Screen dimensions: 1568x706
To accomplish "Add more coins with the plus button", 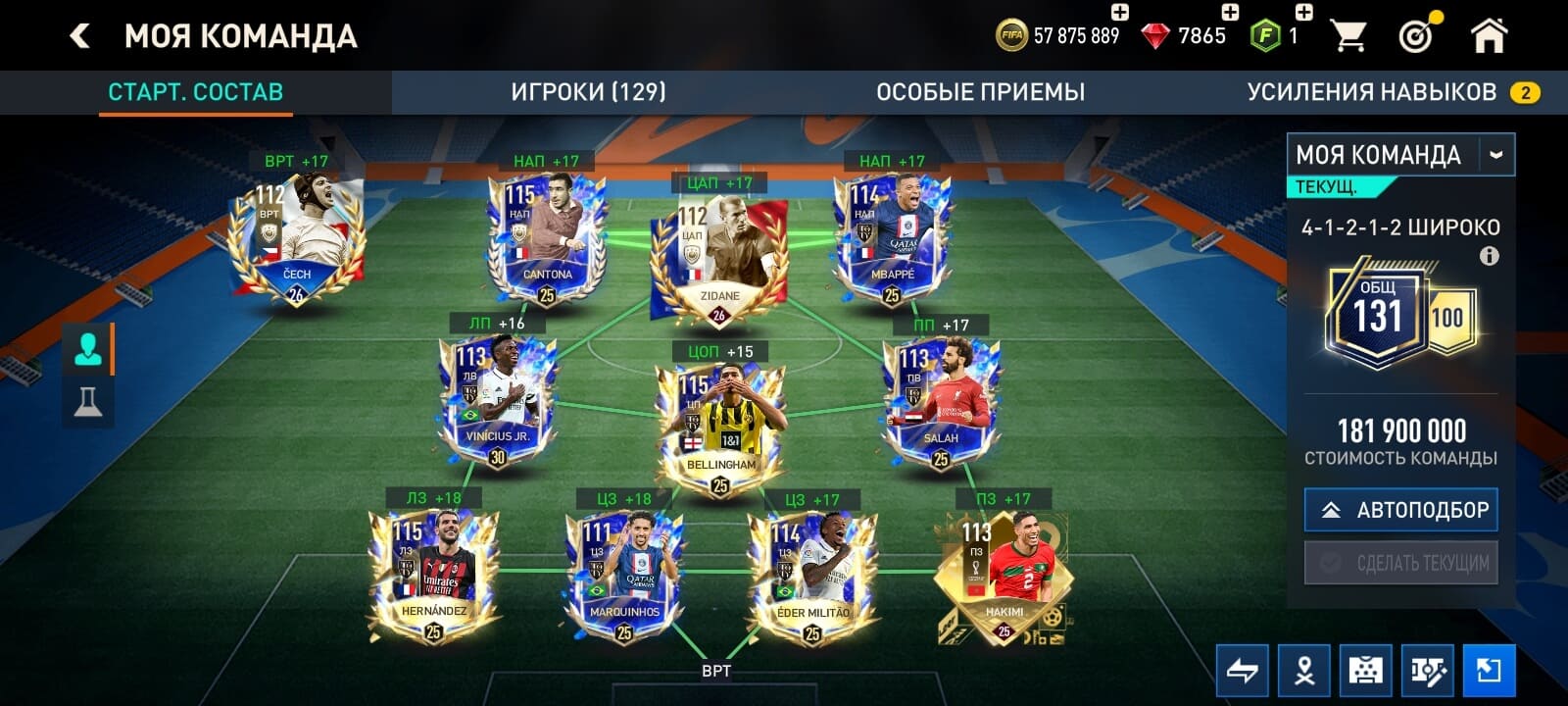I will [1119, 12].
